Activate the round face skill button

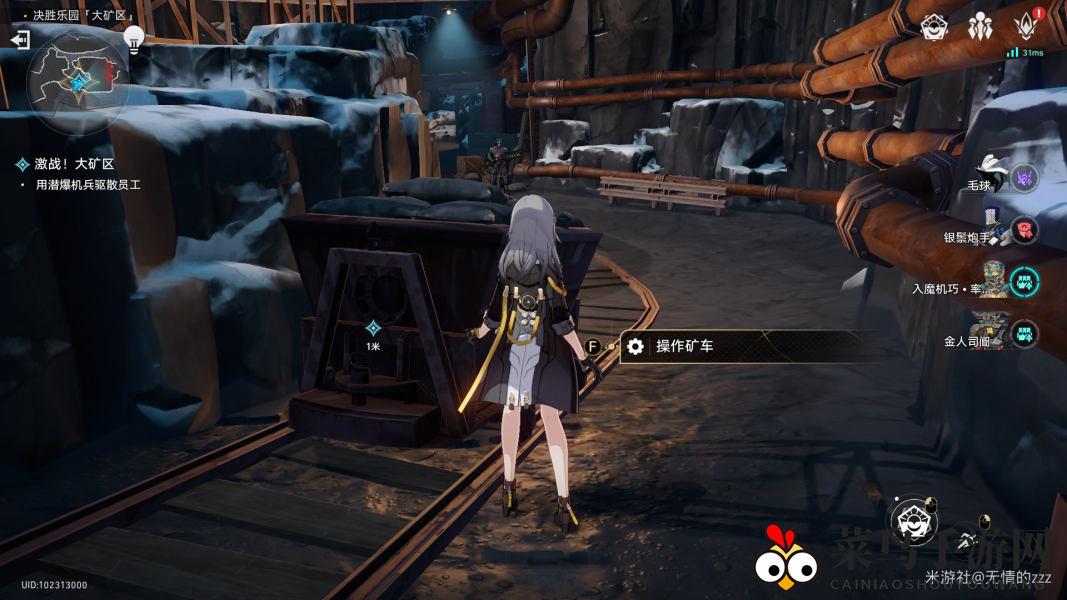pos(911,520)
